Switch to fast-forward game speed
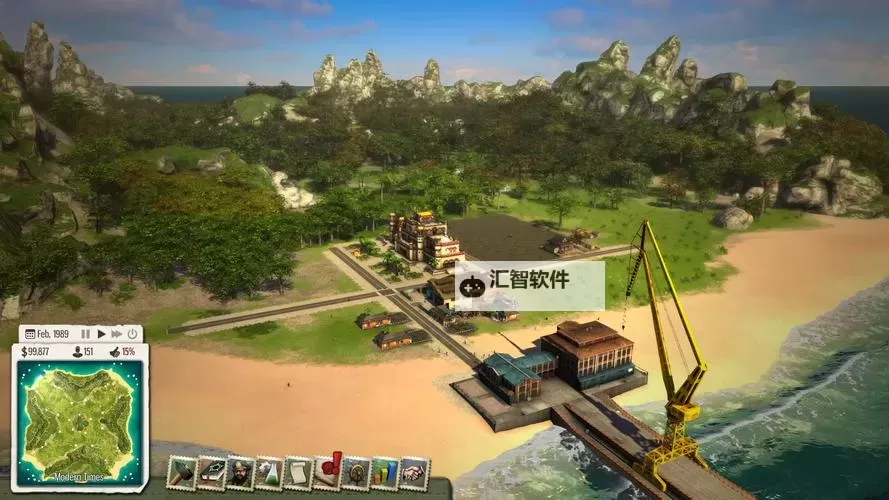The width and height of the screenshot is (889, 500). [116, 333]
